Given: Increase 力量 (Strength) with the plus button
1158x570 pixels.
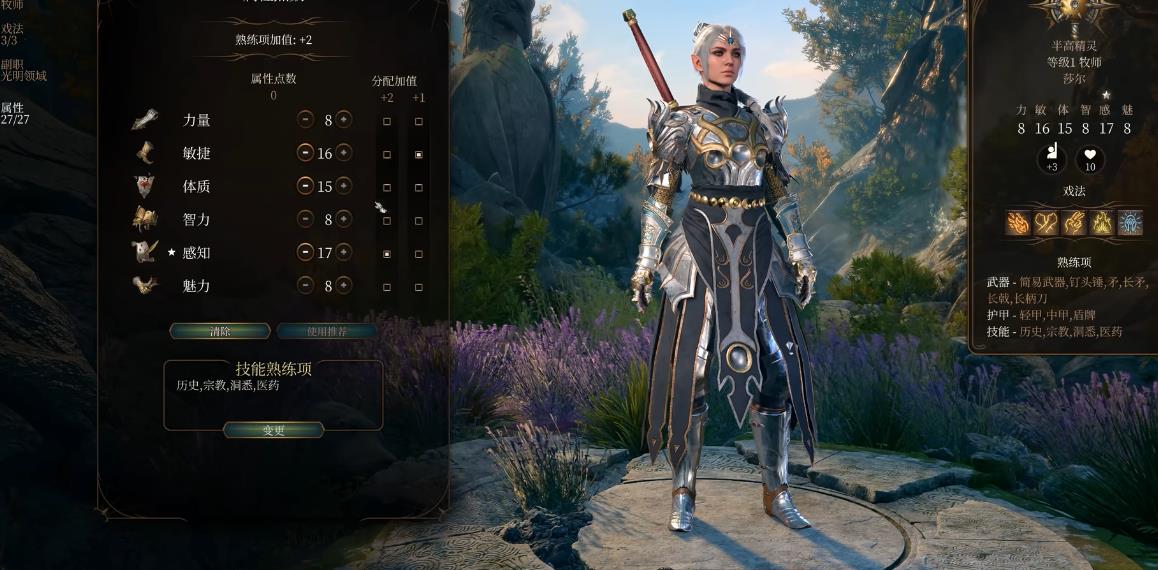Looking at the screenshot, I should tap(344, 120).
